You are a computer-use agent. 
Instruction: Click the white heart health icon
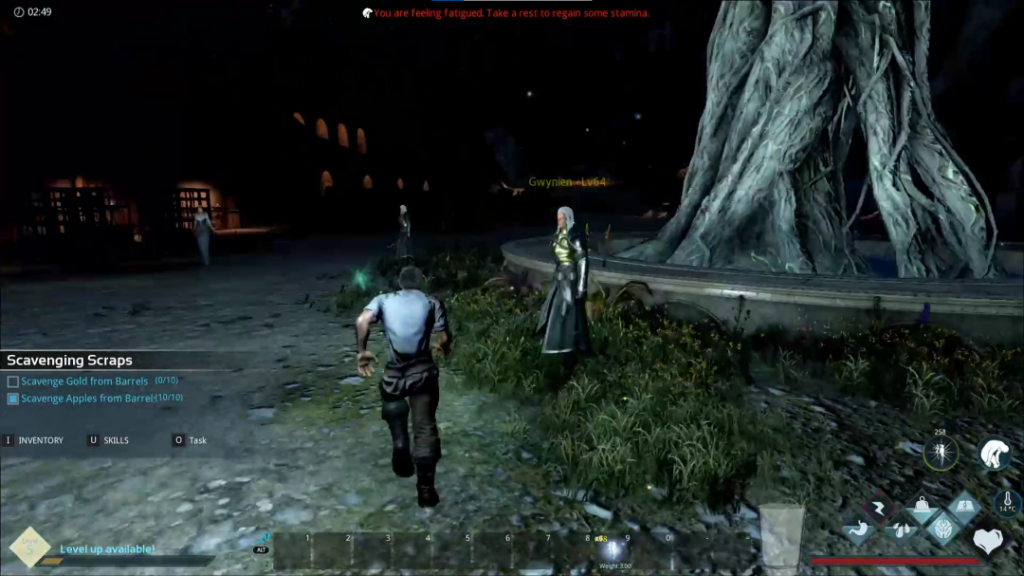988,541
